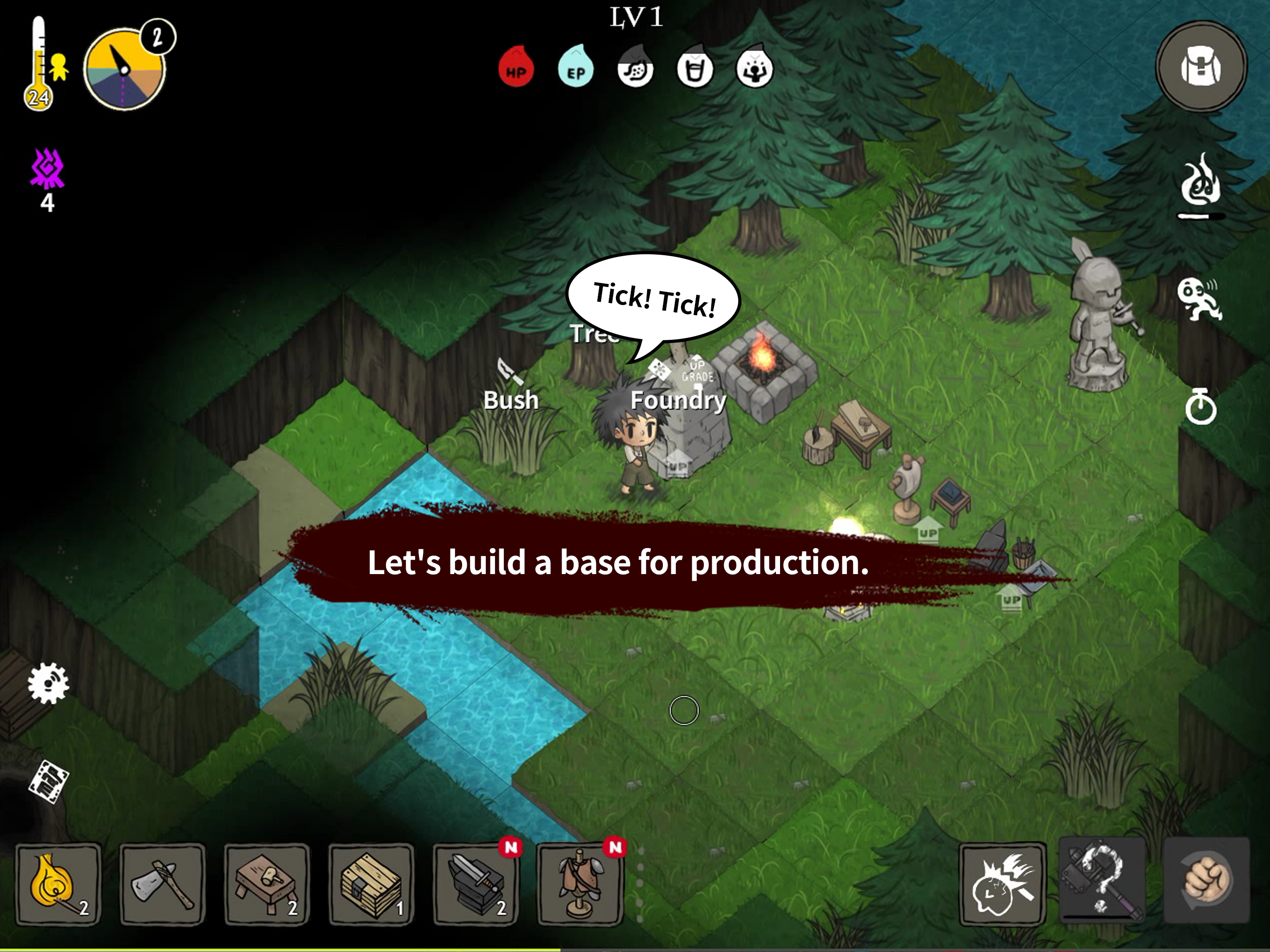Tap the stopwatch timer icon
1270x952 pixels.
tap(1201, 407)
